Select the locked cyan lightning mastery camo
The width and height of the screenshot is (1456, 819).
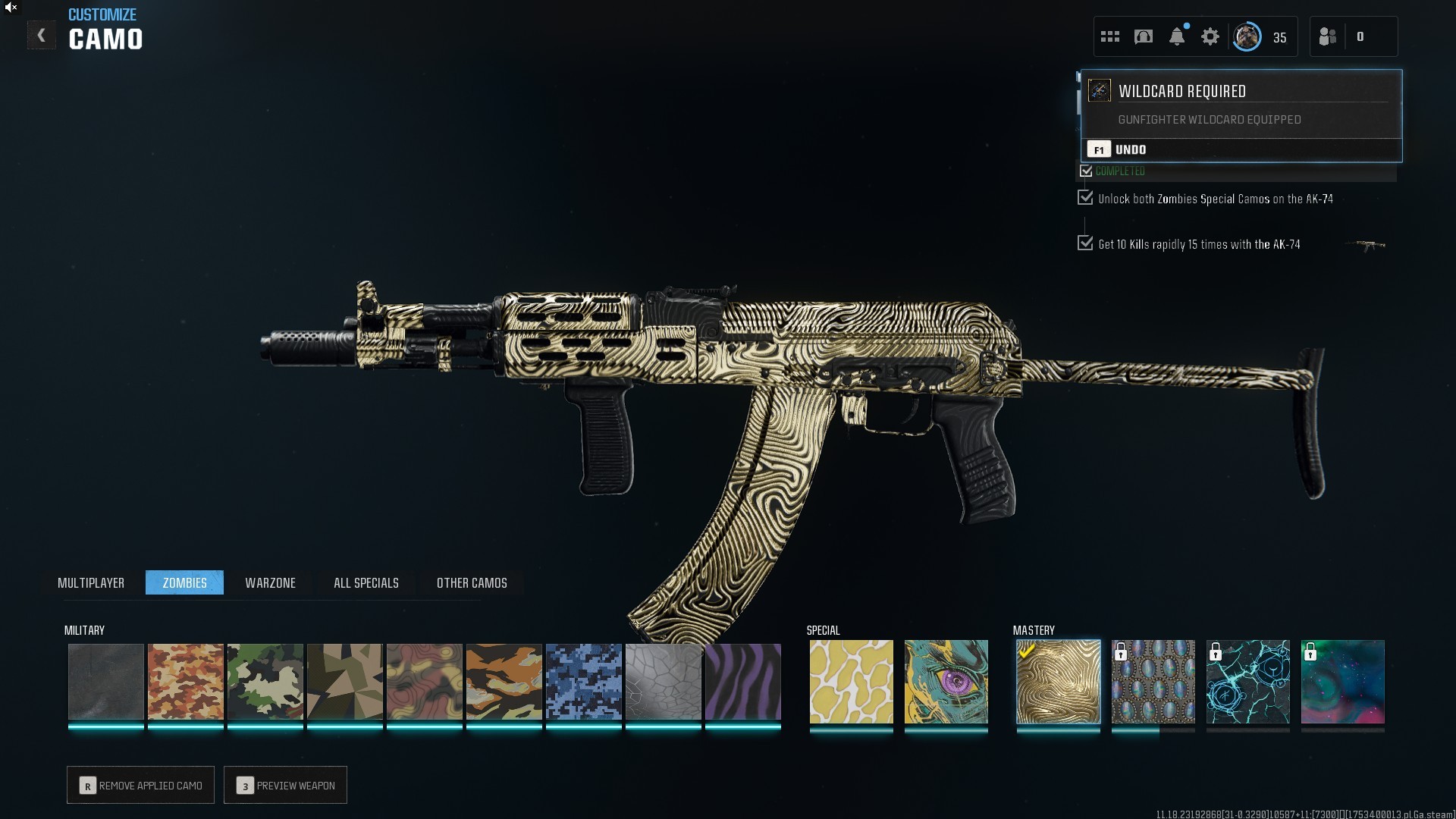1247,682
